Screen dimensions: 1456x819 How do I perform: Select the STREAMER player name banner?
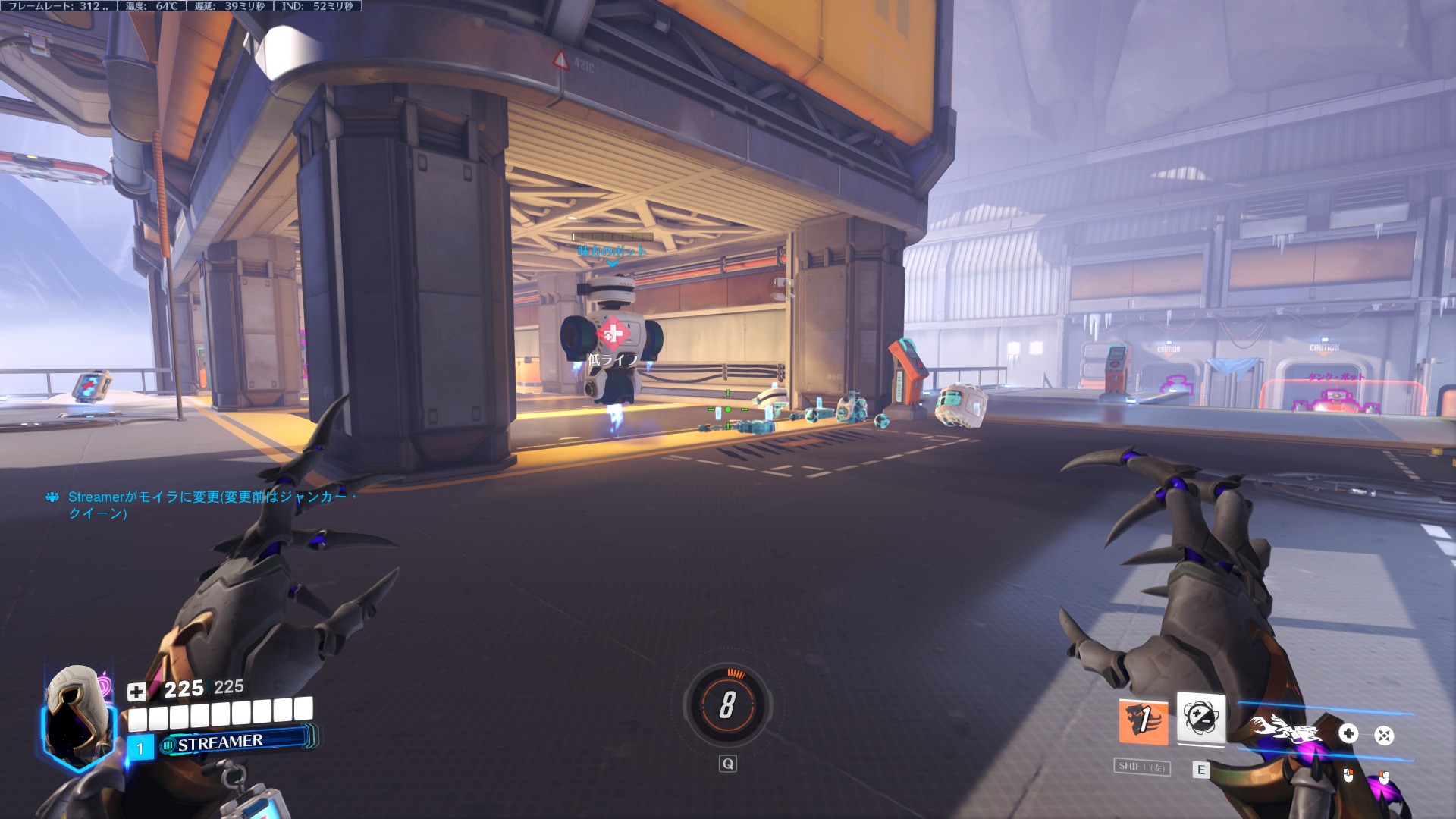click(x=237, y=742)
